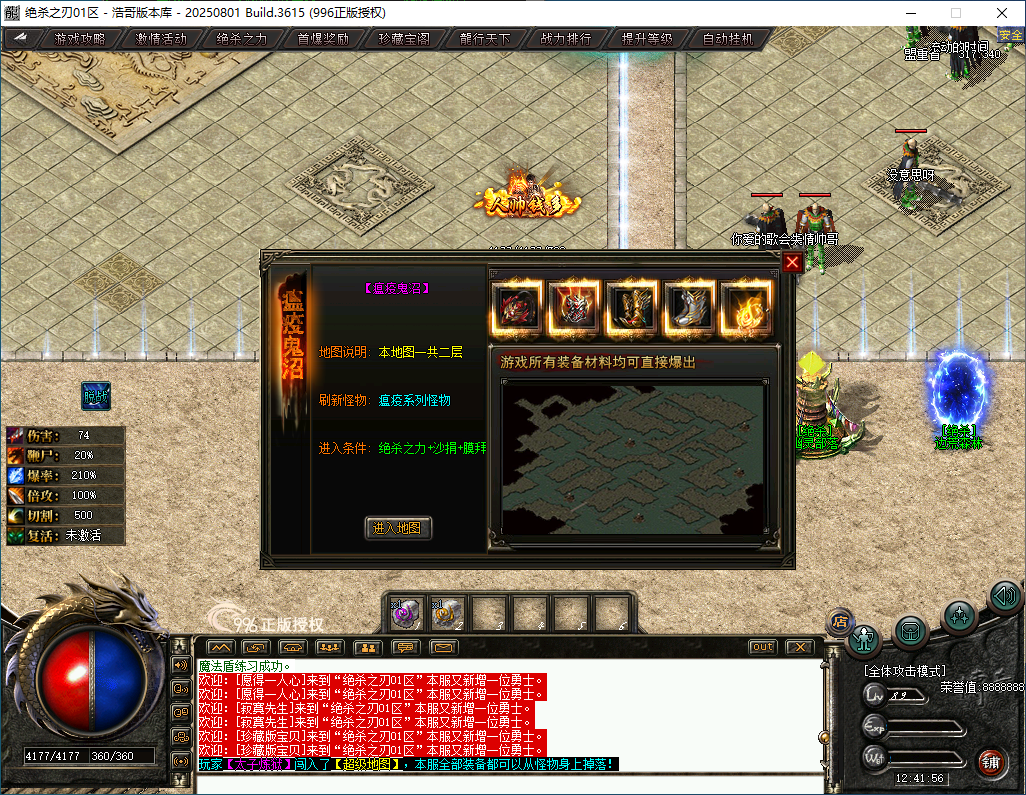
Task: Activate the 自动挂机 auto-battle menu
Action: 728,39
